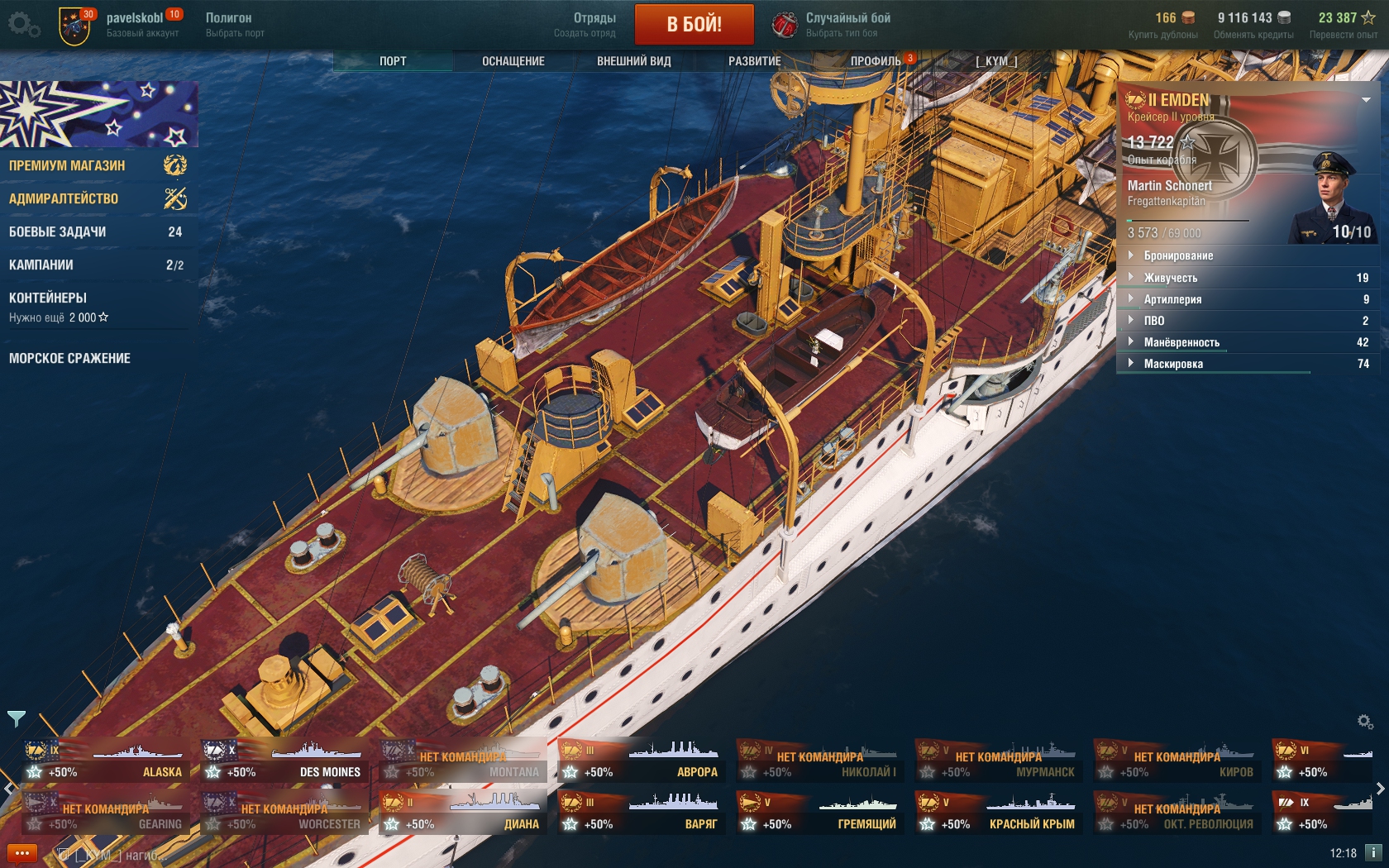The height and width of the screenshot is (868, 1389).
Task: Open the ПРЕМИУМ МАГАЗИН
Action: (68, 165)
